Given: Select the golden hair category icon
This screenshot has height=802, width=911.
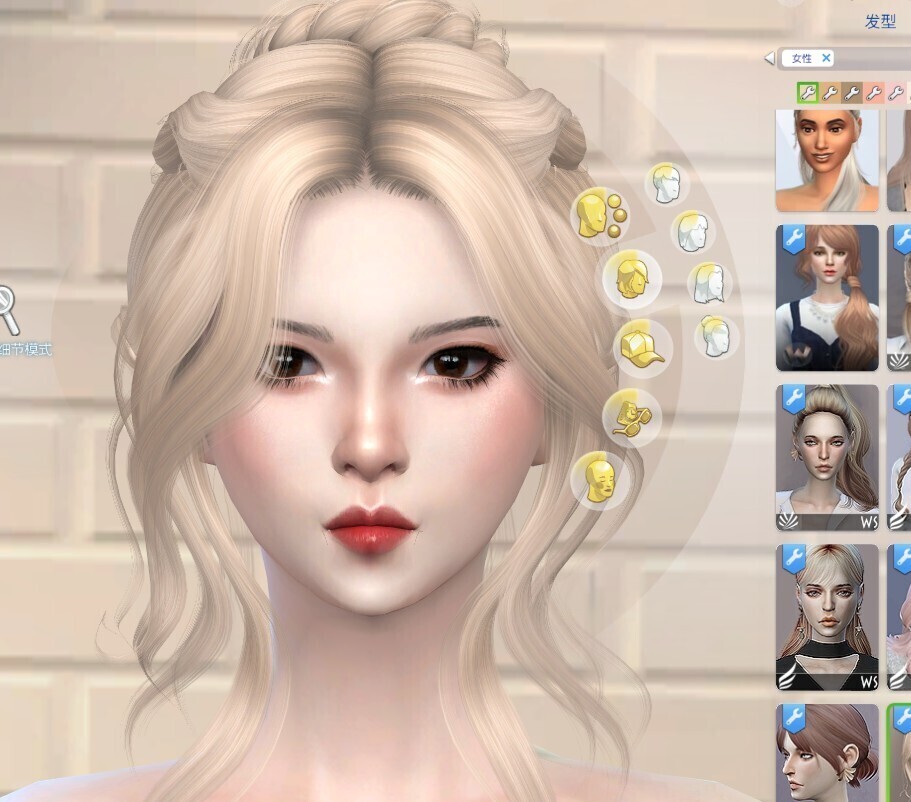Looking at the screenshot, I should [x=631, y=277].
